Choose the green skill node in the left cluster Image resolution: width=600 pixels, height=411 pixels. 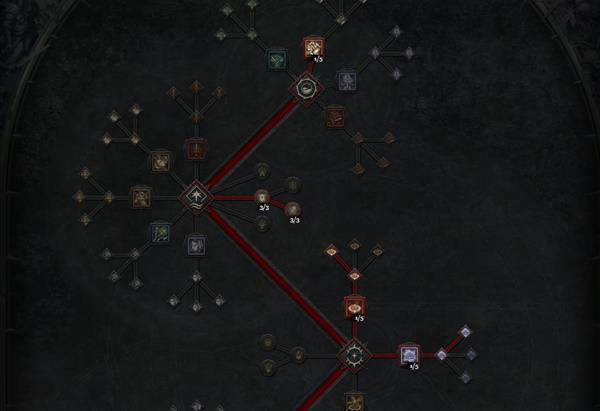tap(160, 233)
